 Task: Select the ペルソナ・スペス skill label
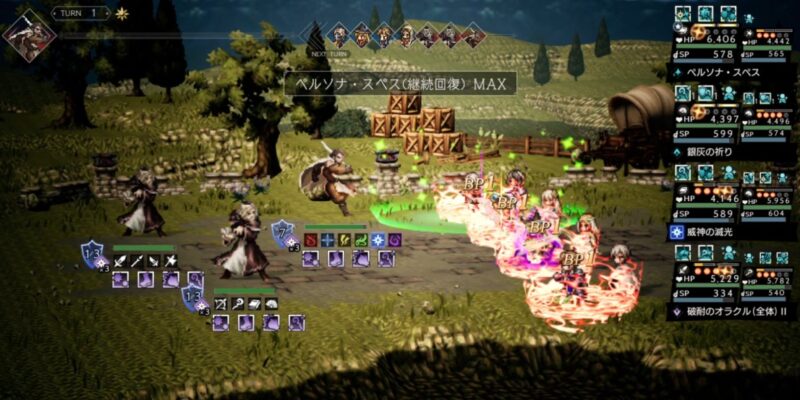718,74
